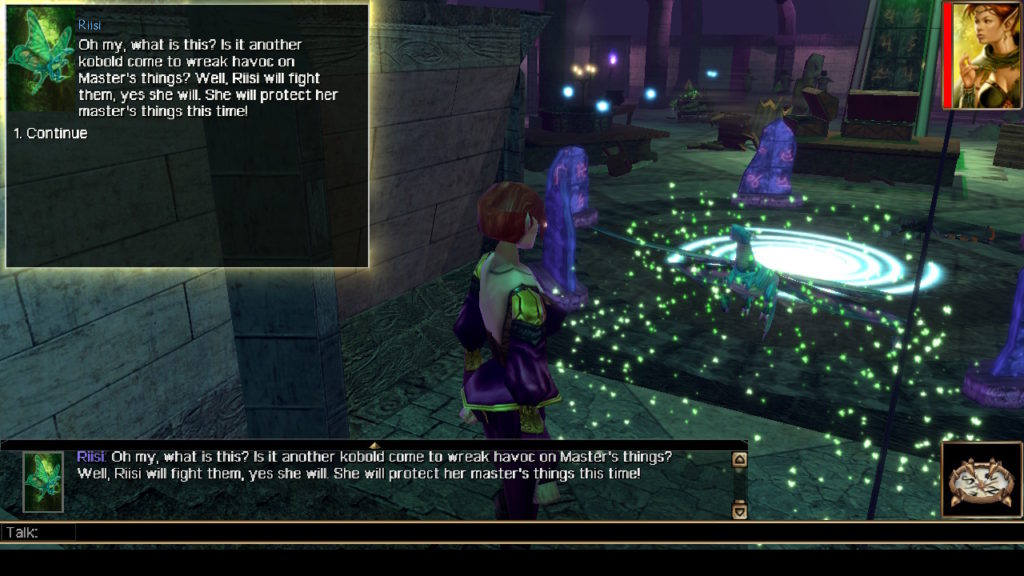Click the chat log scroll-up arrow
Image resolution: width=1024 pixels, height=576 pixels.
click(740, 460)
